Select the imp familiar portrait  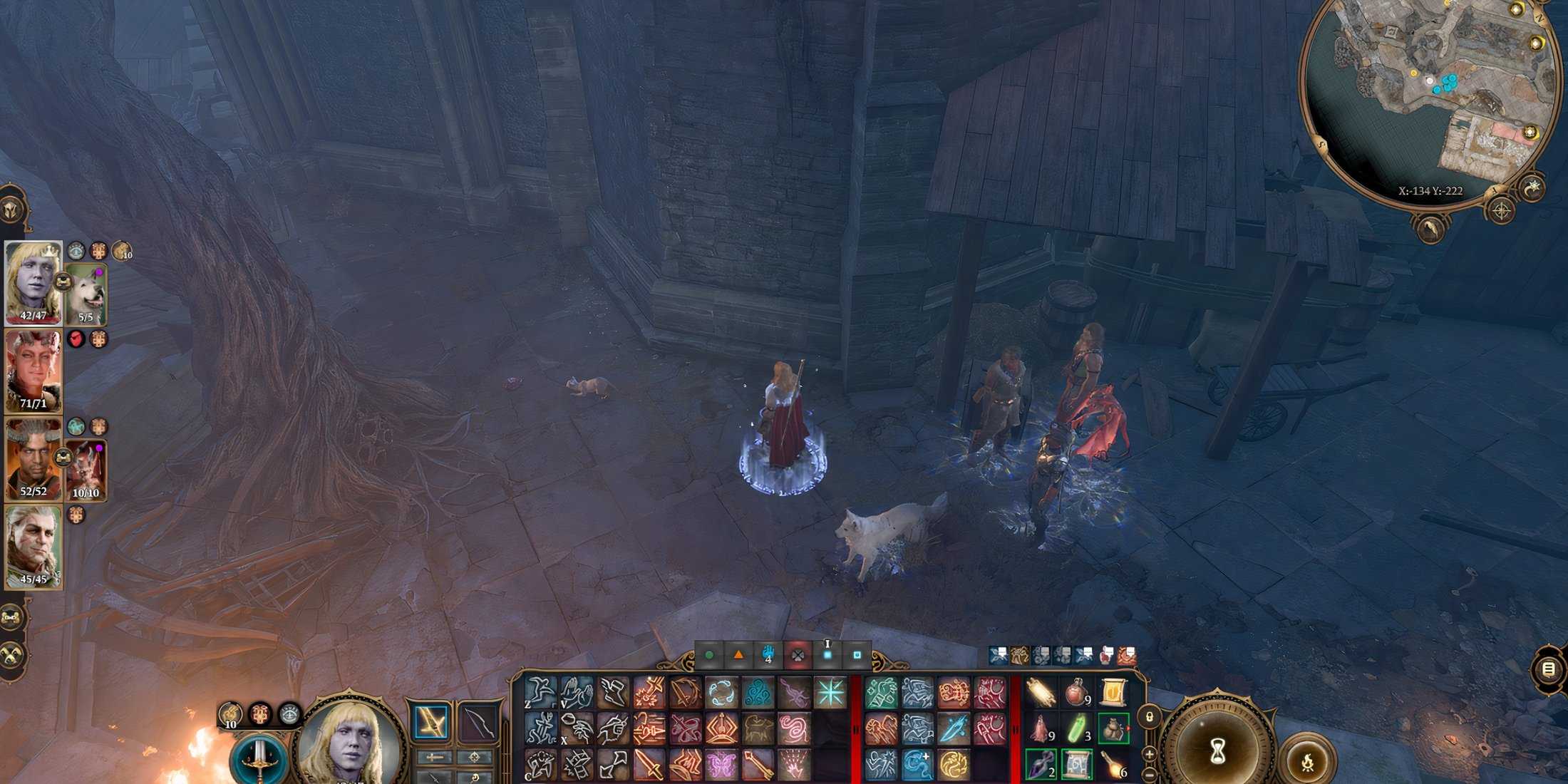pyautogui.click(x=87, y=469)
